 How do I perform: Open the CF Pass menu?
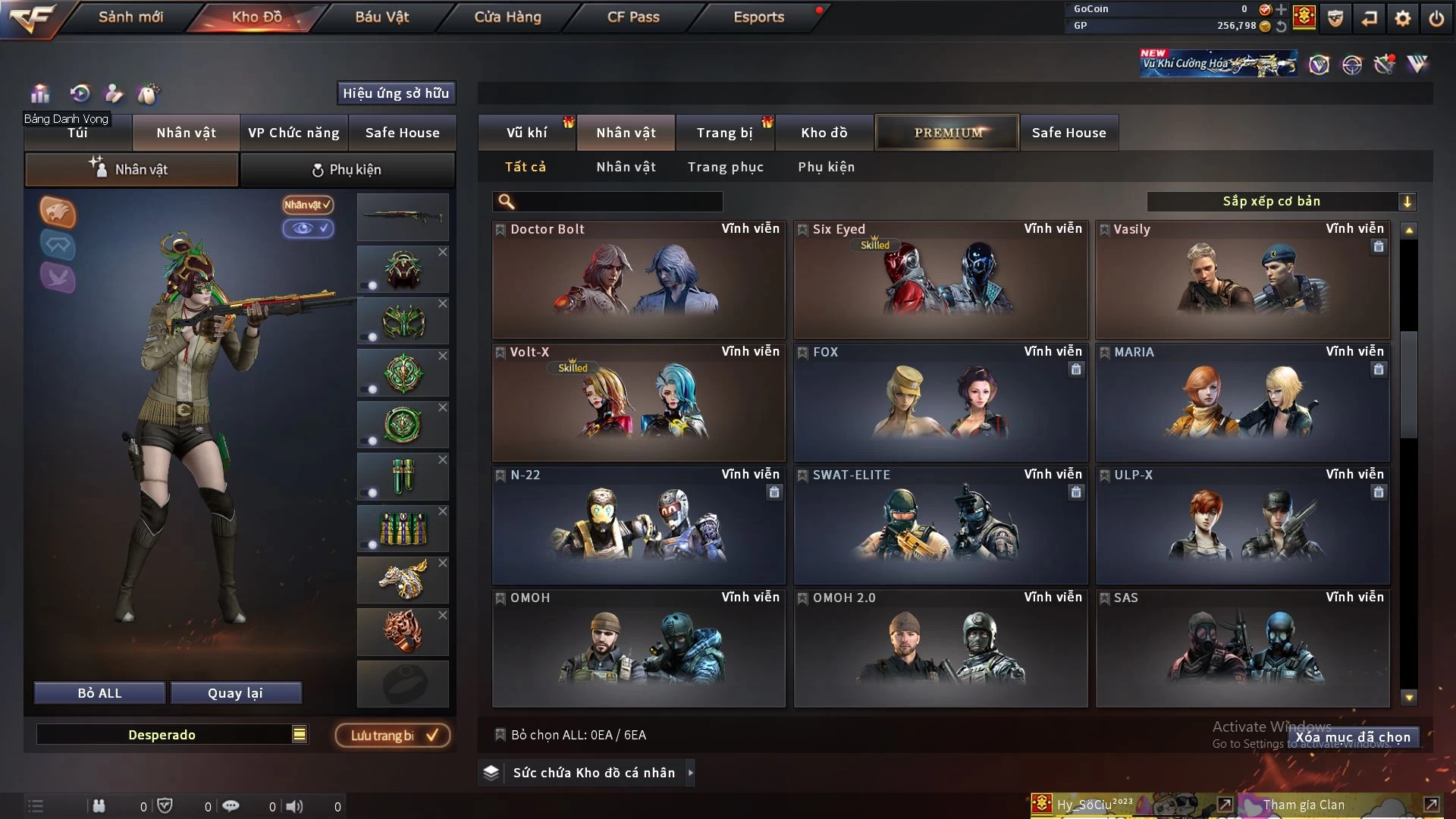tap(633, 17)
